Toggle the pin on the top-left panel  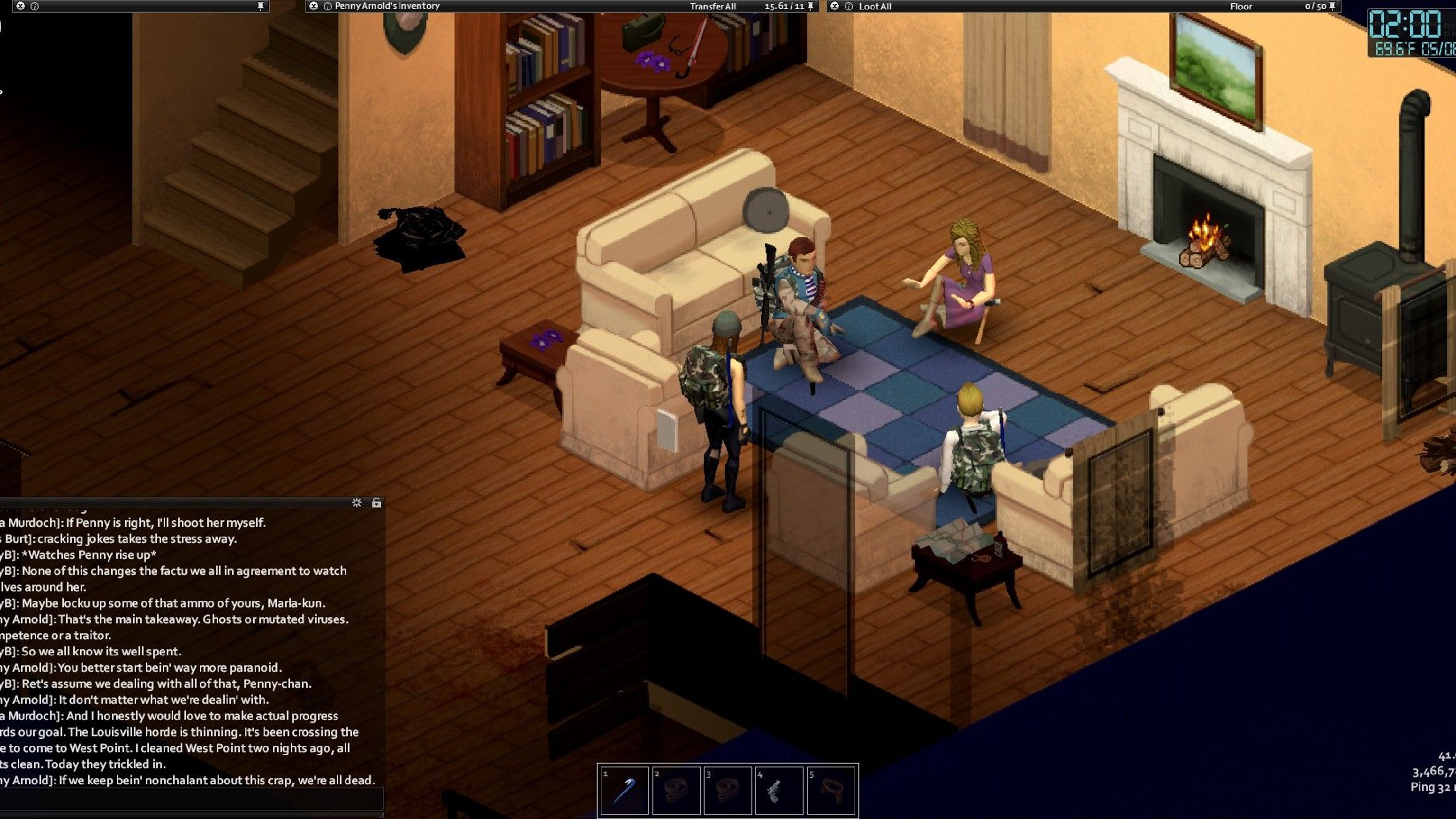261,6
